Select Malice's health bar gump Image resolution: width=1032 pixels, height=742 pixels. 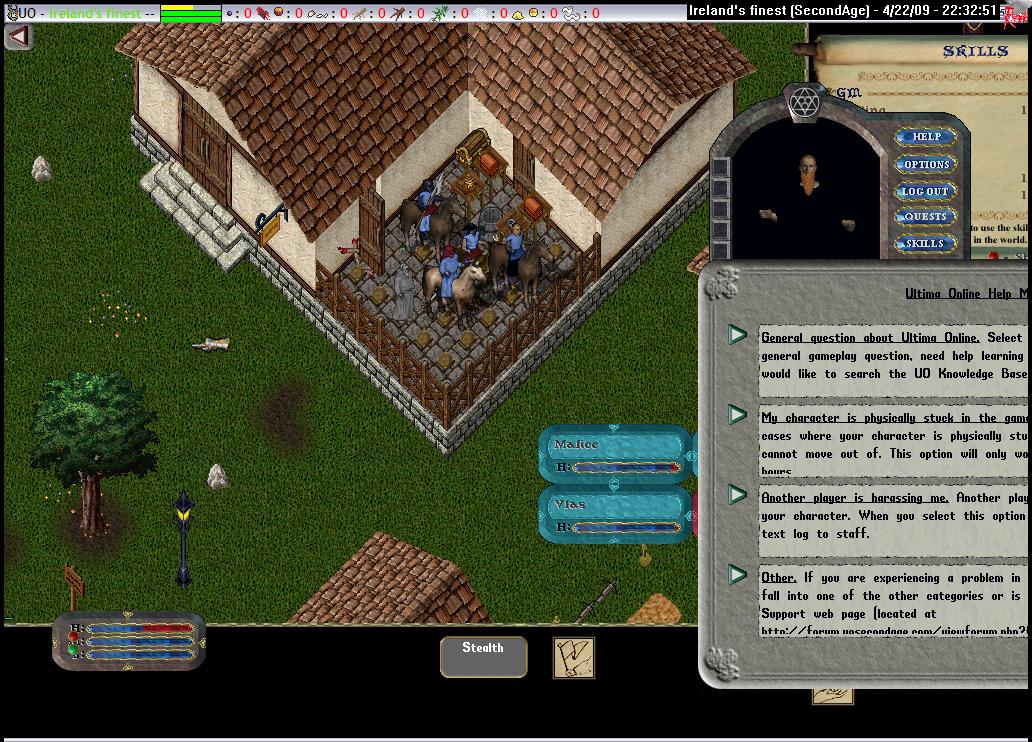(x=615, y=455)
